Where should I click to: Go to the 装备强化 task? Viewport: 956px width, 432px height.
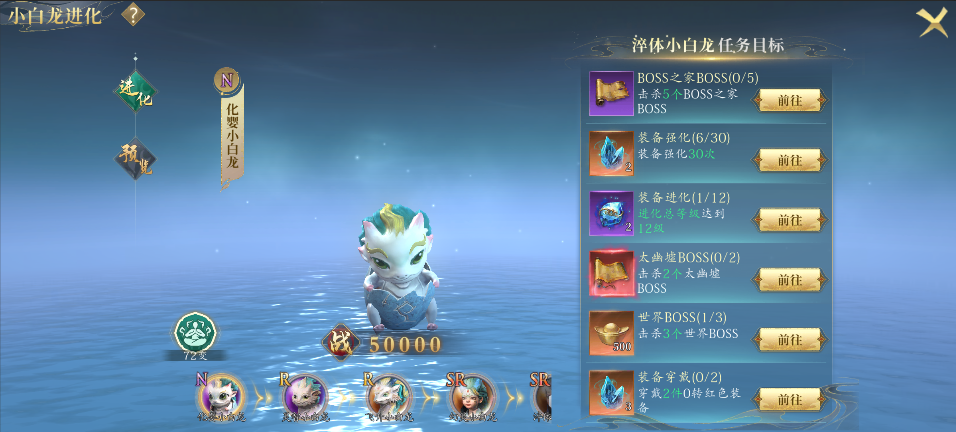[x=790, y=160]
